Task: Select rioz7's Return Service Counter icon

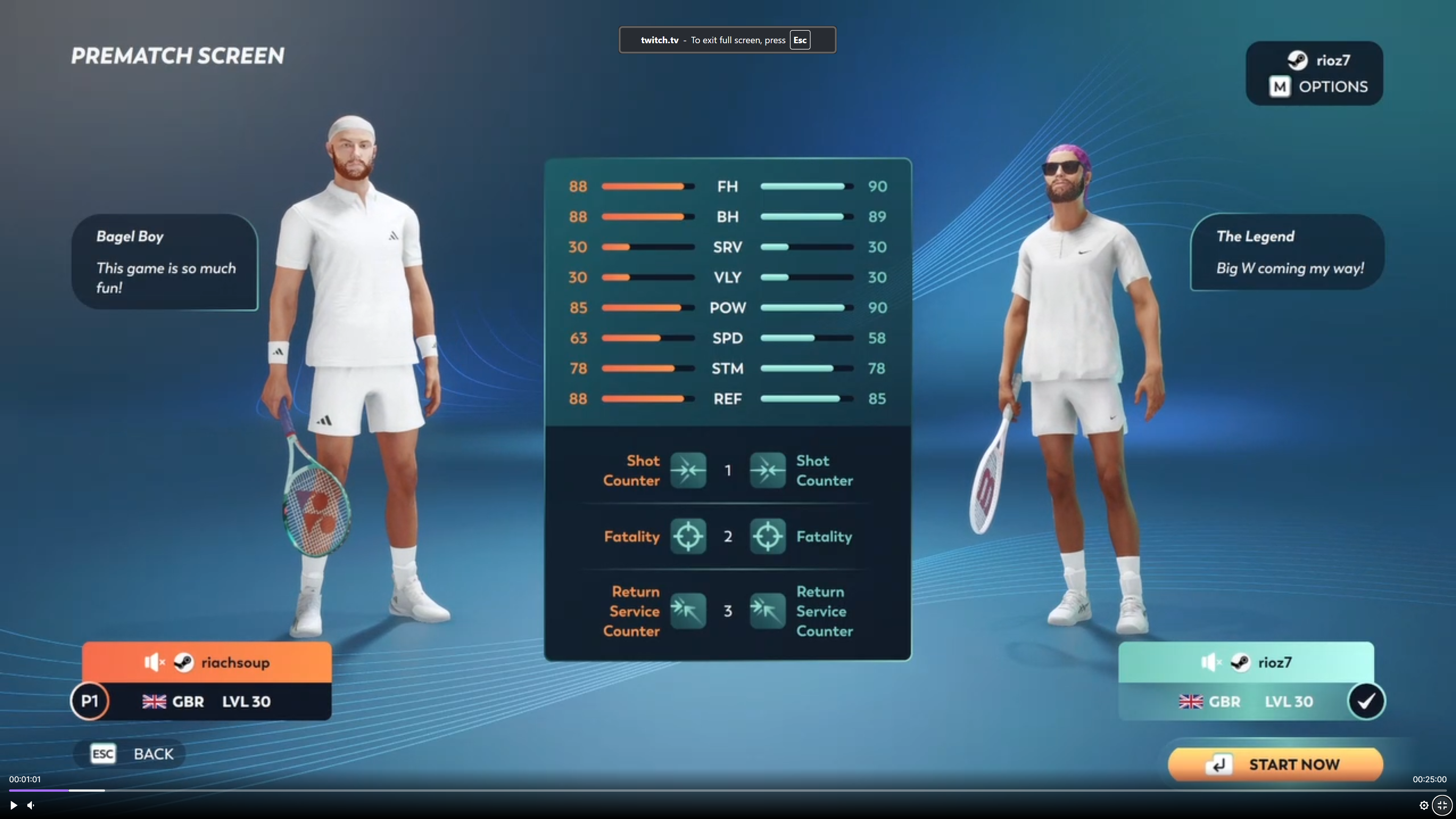Action: point(767,610)
